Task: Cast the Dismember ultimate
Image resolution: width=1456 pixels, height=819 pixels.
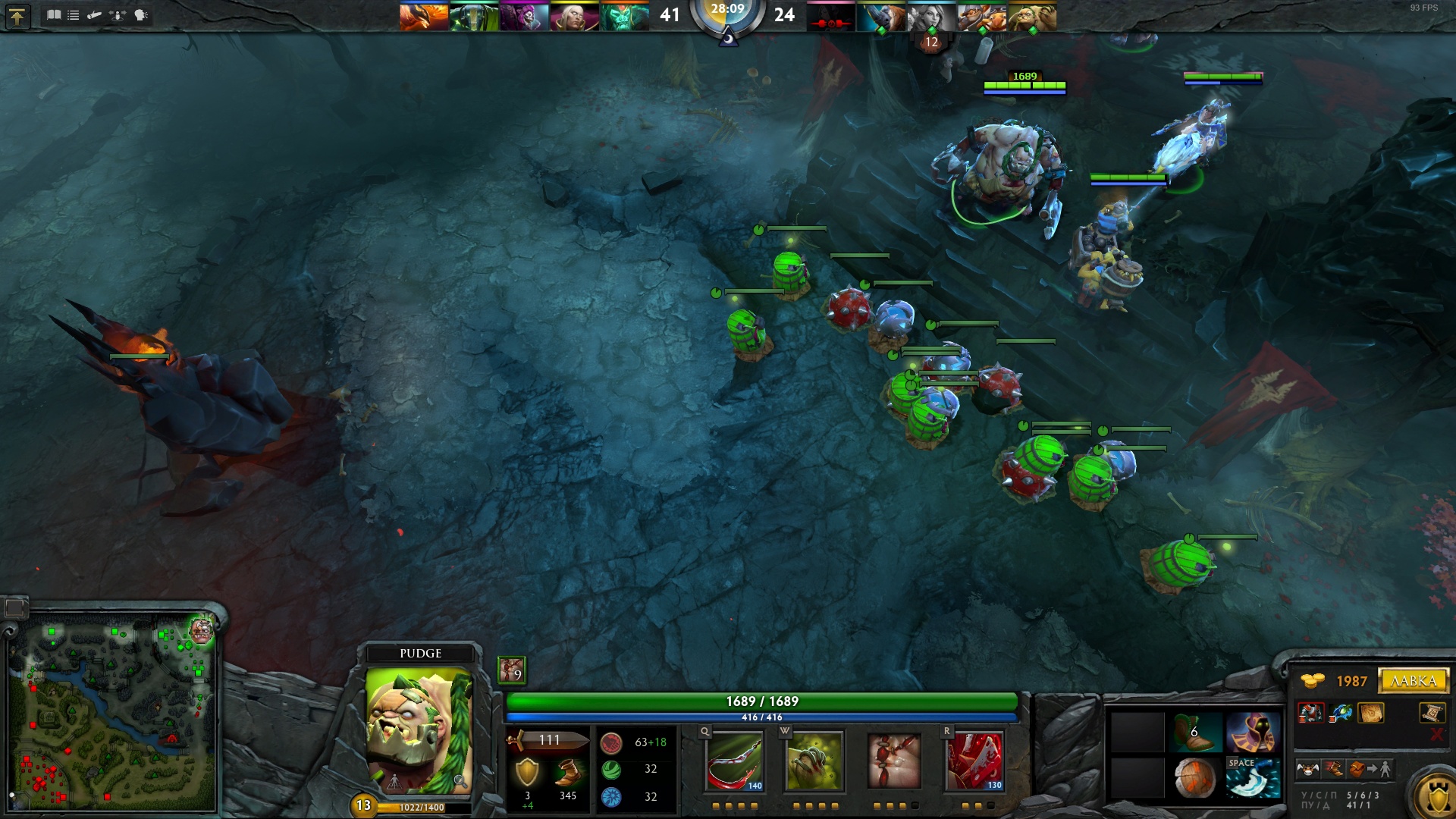Action: click(x=974, y=761)
